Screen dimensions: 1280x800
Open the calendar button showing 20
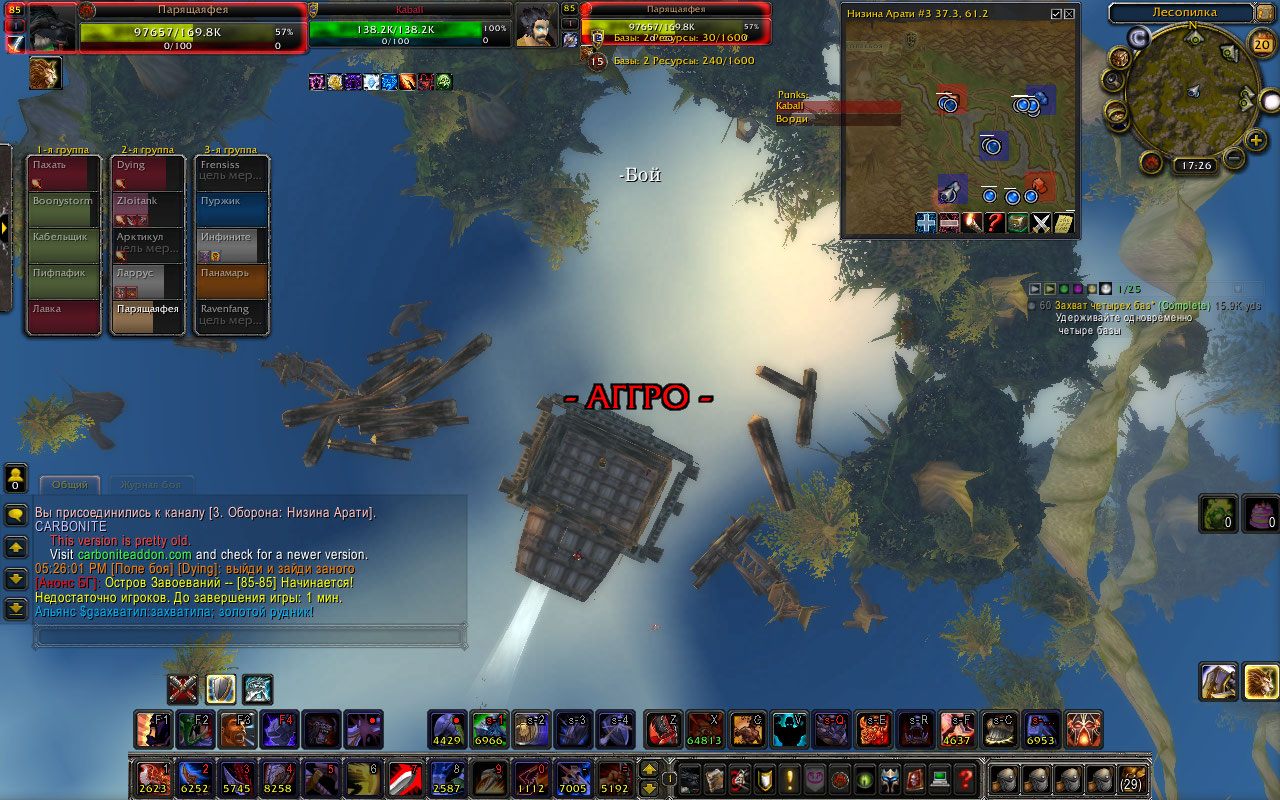click(1262, 44)
